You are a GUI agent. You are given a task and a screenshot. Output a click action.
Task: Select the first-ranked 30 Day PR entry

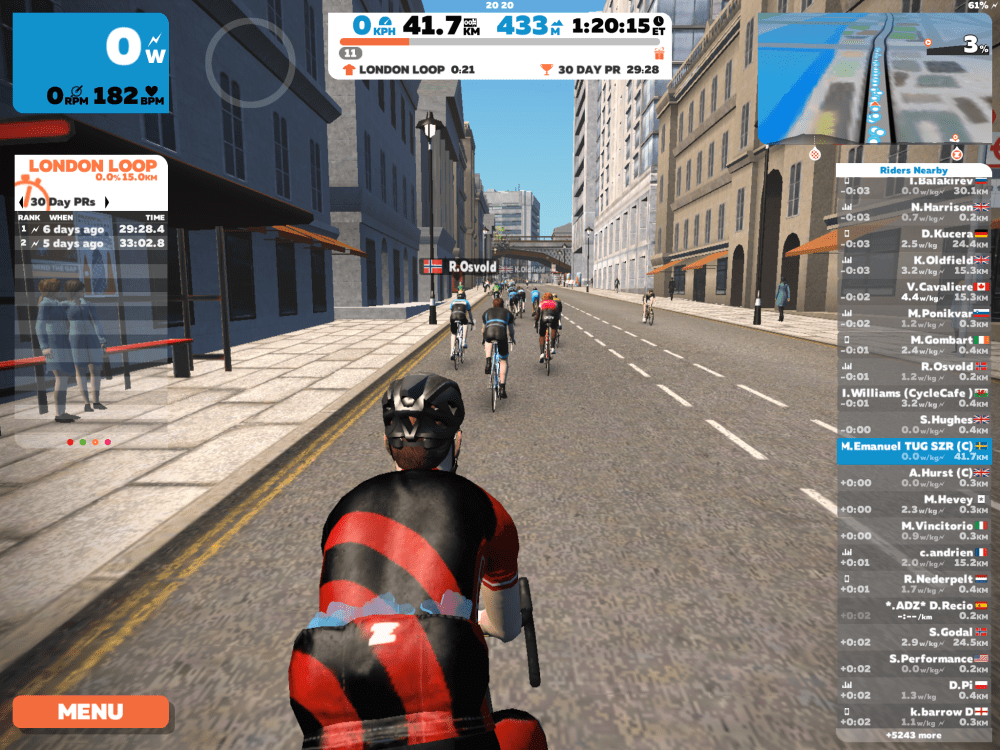coord(92,229)
